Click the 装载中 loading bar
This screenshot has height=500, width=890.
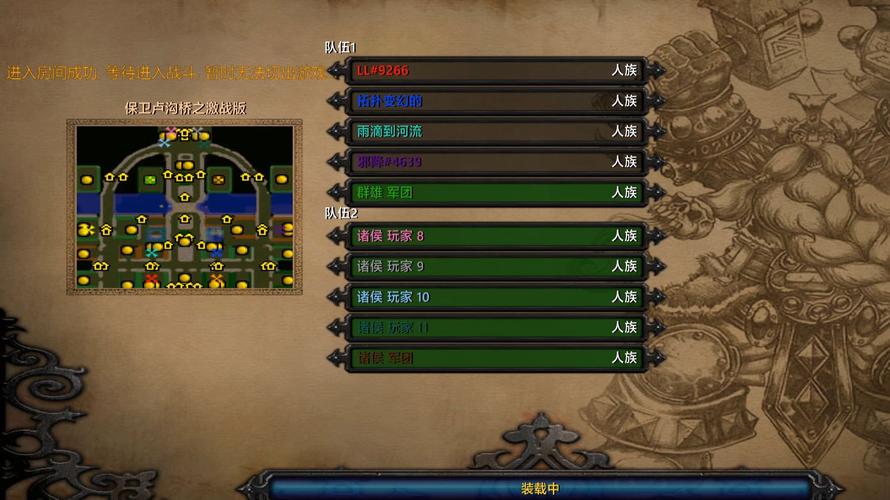point(540,489)
